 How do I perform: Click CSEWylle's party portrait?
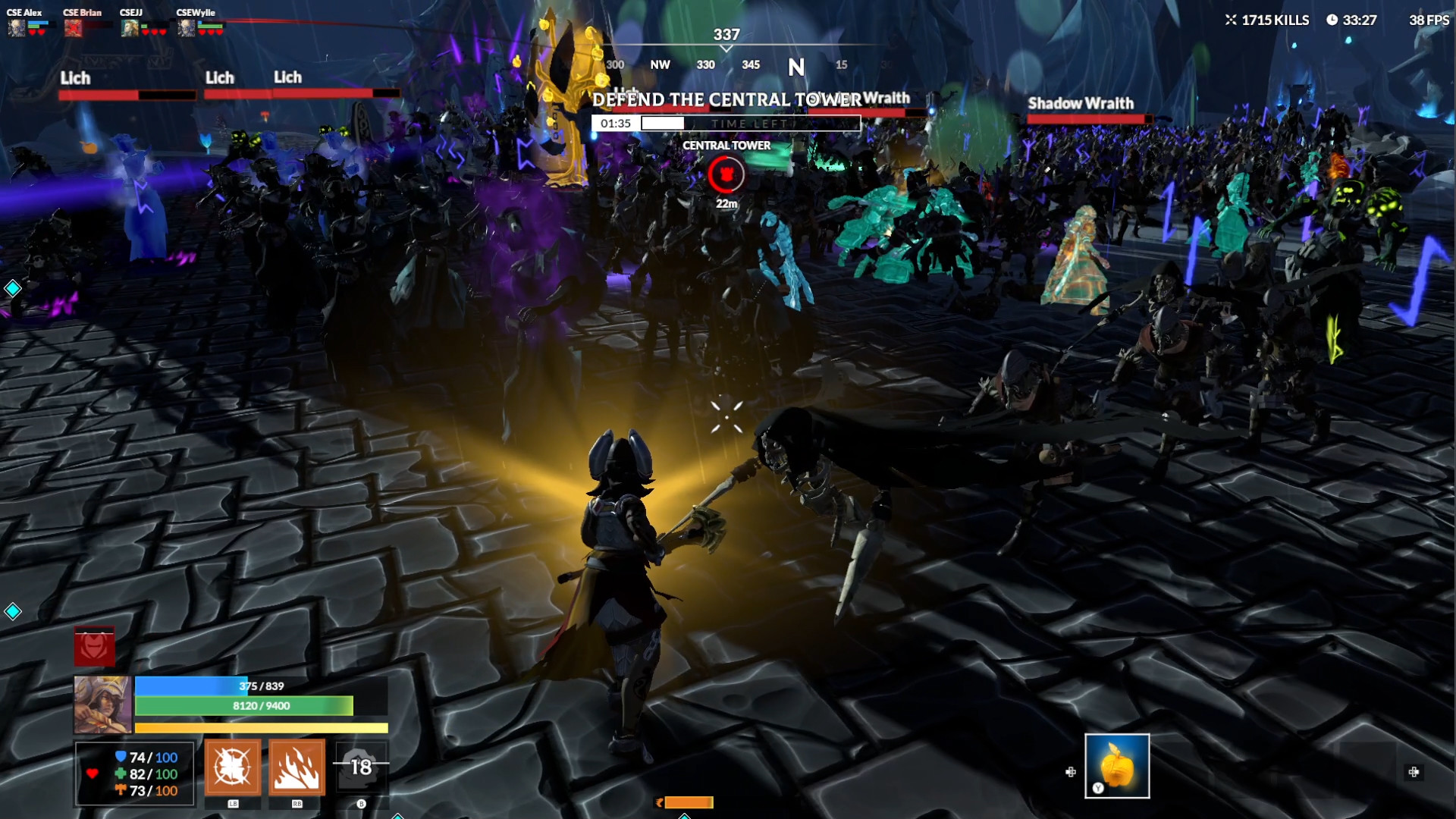coord(185,27)
